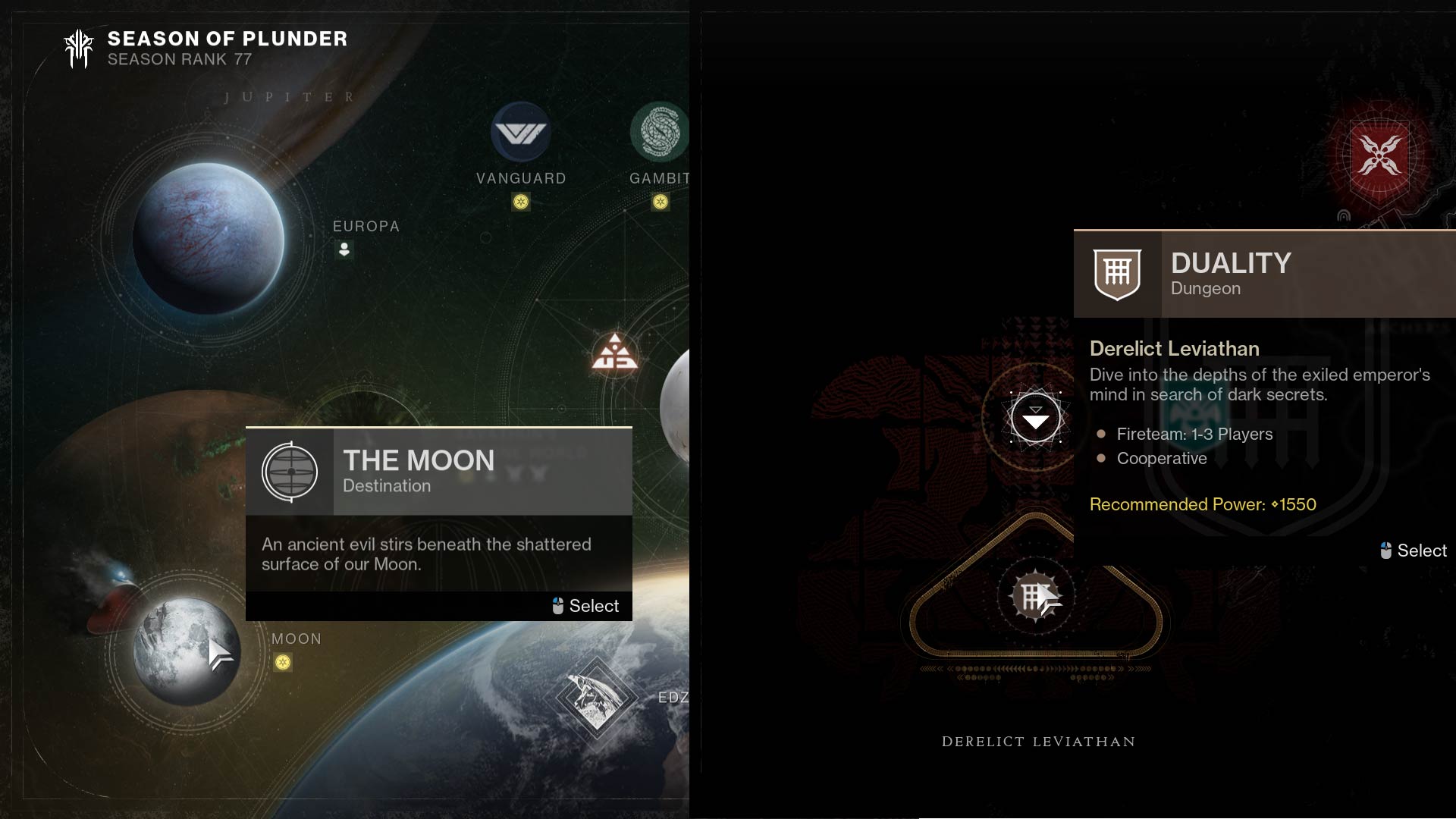Viewport: 1456px width, 819px height.
Task: Toggle the yellow indicator under Gambit
Action: pos(661,202)
